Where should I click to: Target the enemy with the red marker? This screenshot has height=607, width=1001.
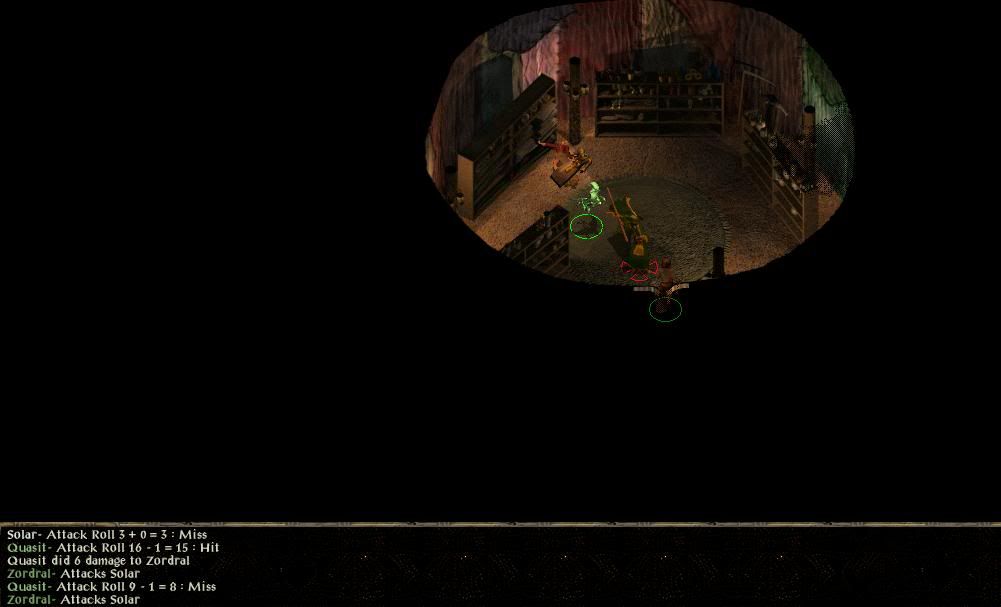(x=639, y=266)
